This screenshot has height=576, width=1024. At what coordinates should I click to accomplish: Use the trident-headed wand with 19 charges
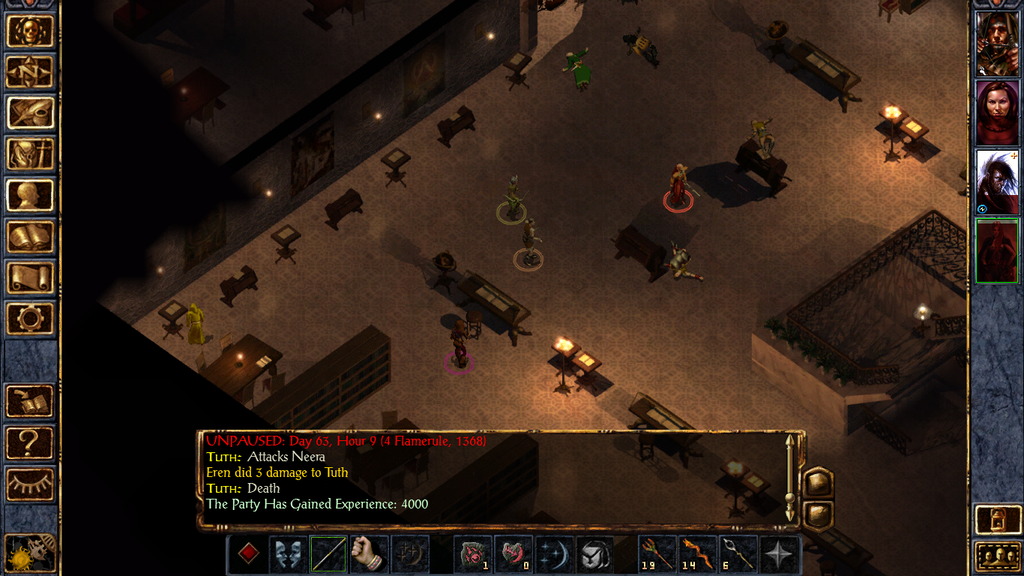(x=658, y=554)
